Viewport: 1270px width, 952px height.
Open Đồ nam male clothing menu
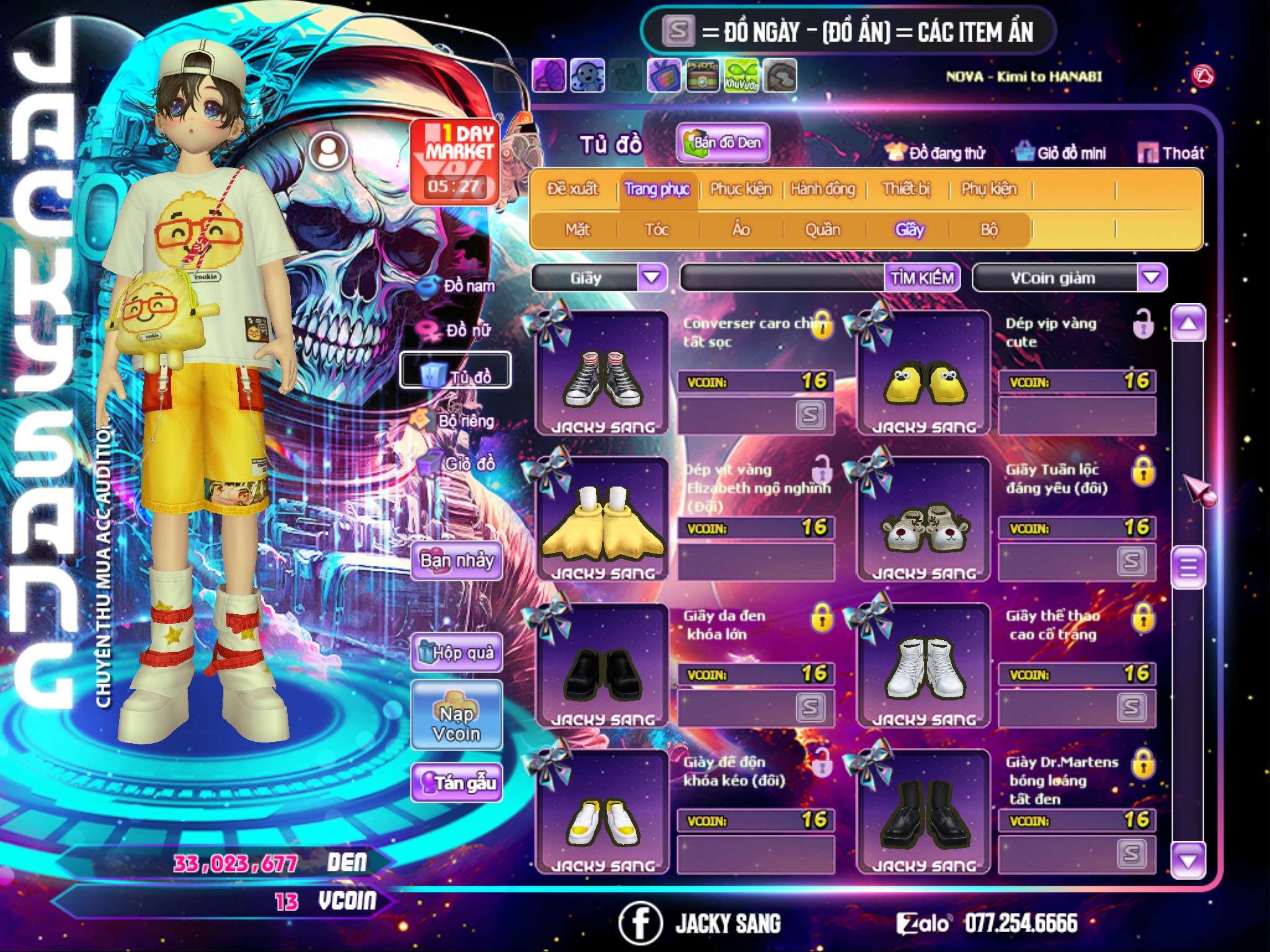(458, 286)
